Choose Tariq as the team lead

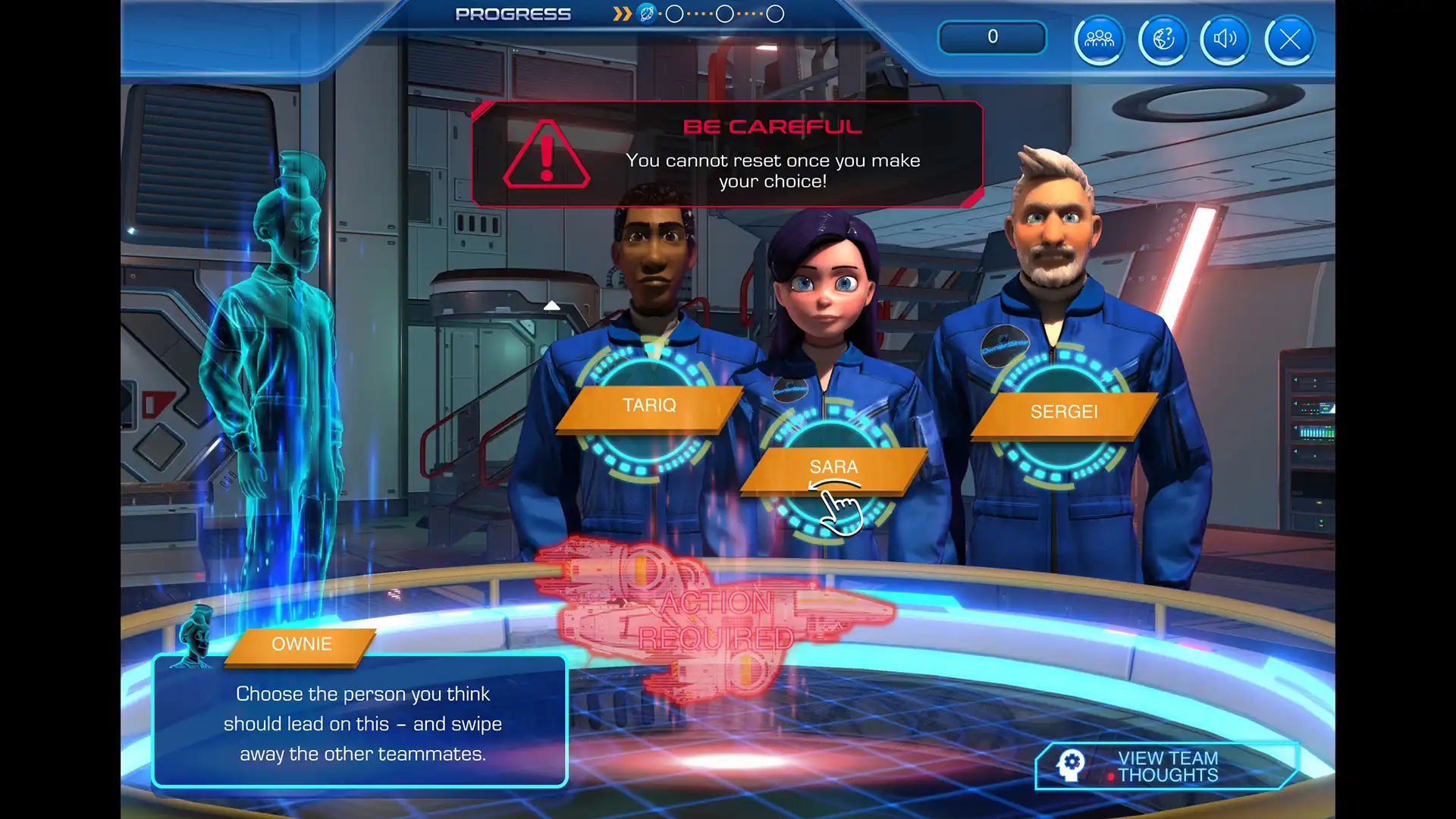click(x=649, y=406)
